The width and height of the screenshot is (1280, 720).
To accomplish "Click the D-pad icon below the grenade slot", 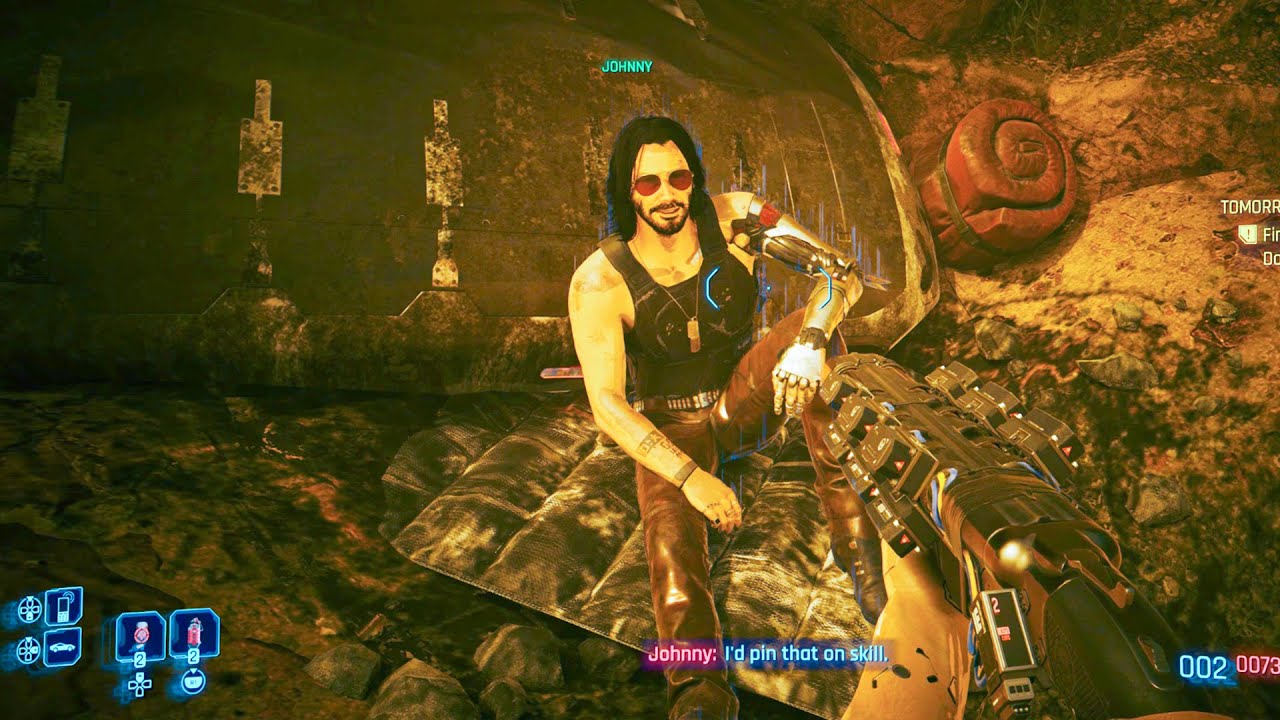I will 140,685.
